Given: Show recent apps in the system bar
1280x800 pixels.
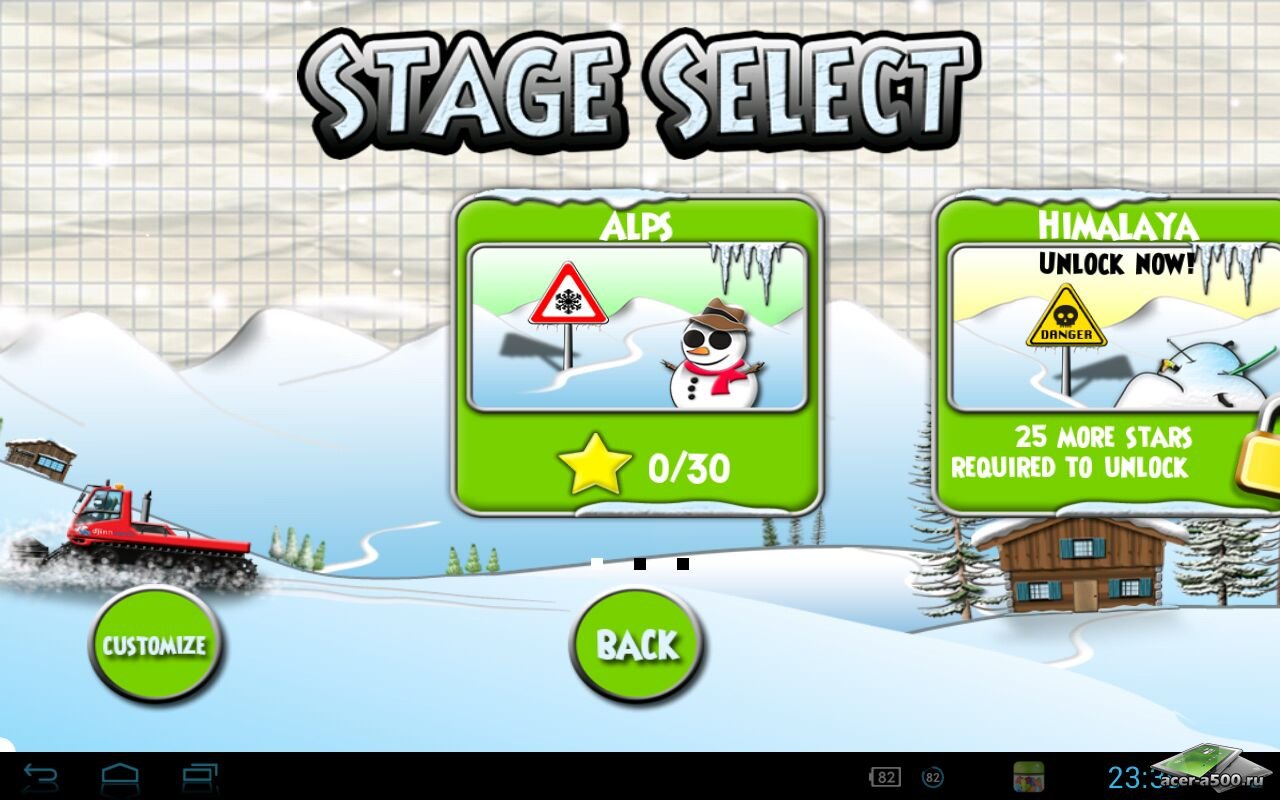Looking at the screenshot, I should [200, 777].
